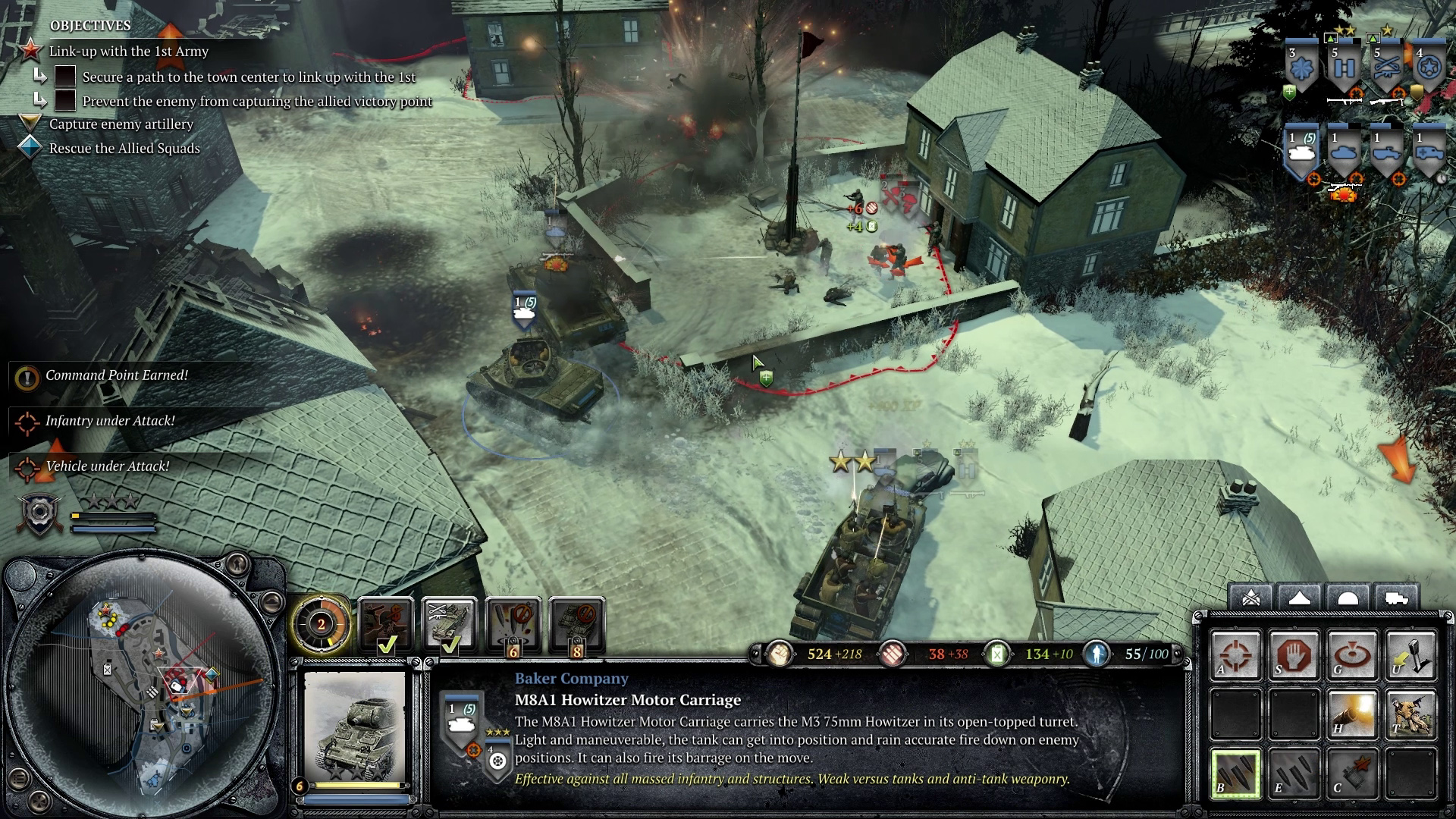Expand the 'Rescue the Allied Squads' objective
This screenshot has height=819, width=1456.
click(29, 149)
